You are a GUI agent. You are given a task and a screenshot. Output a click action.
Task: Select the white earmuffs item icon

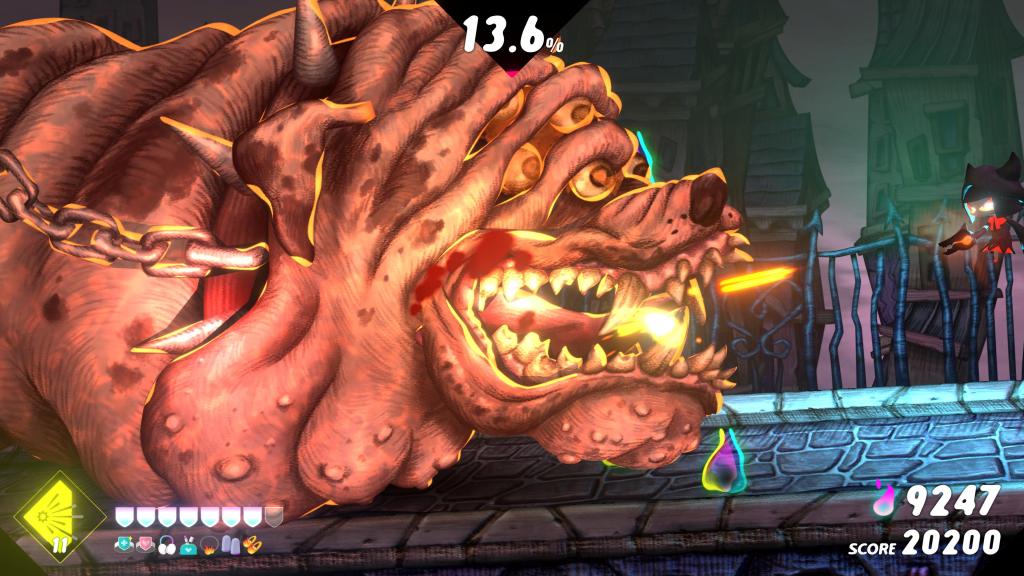click(166, 545)
